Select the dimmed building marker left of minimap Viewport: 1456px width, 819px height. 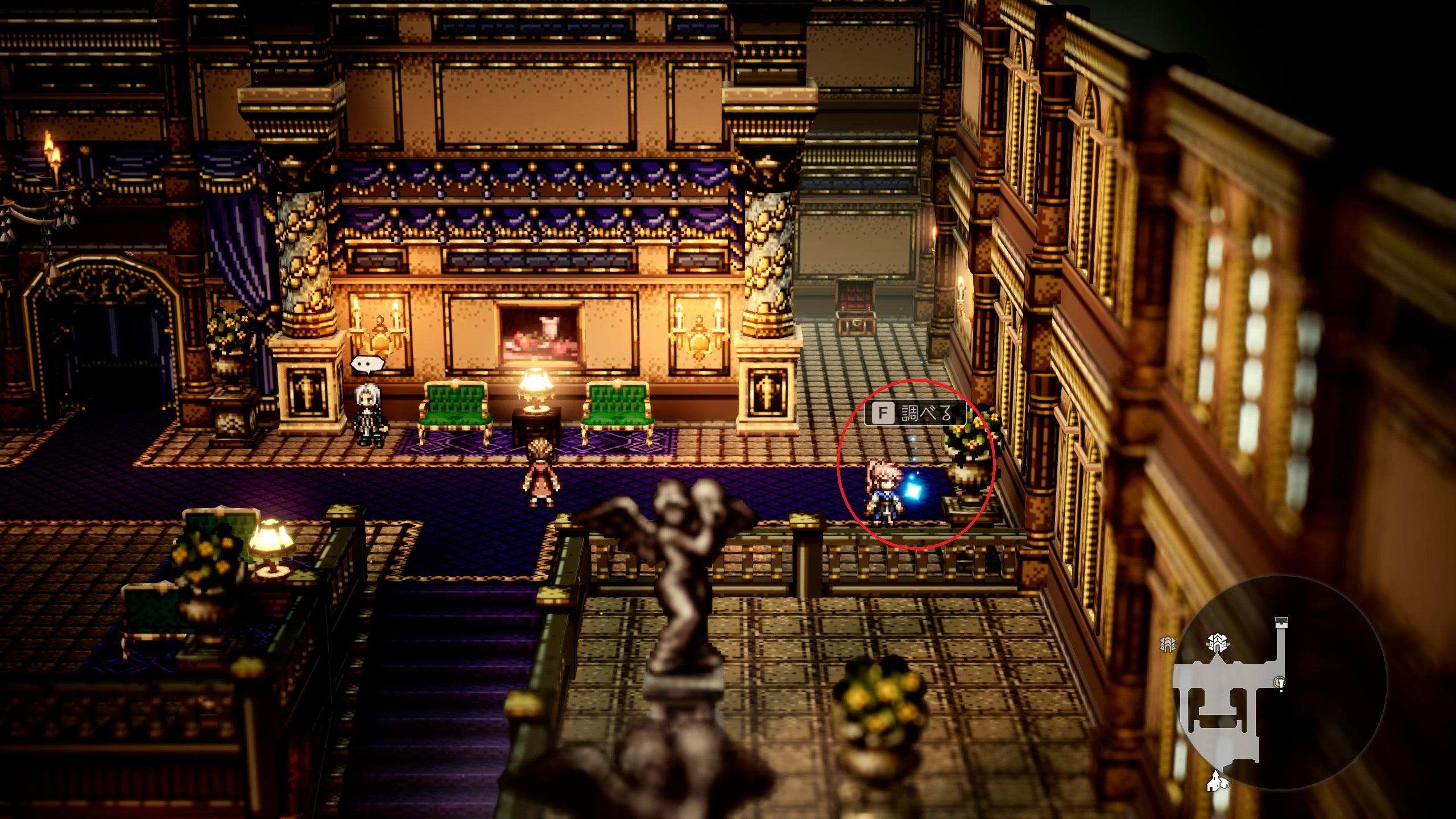coord(1167,644)
